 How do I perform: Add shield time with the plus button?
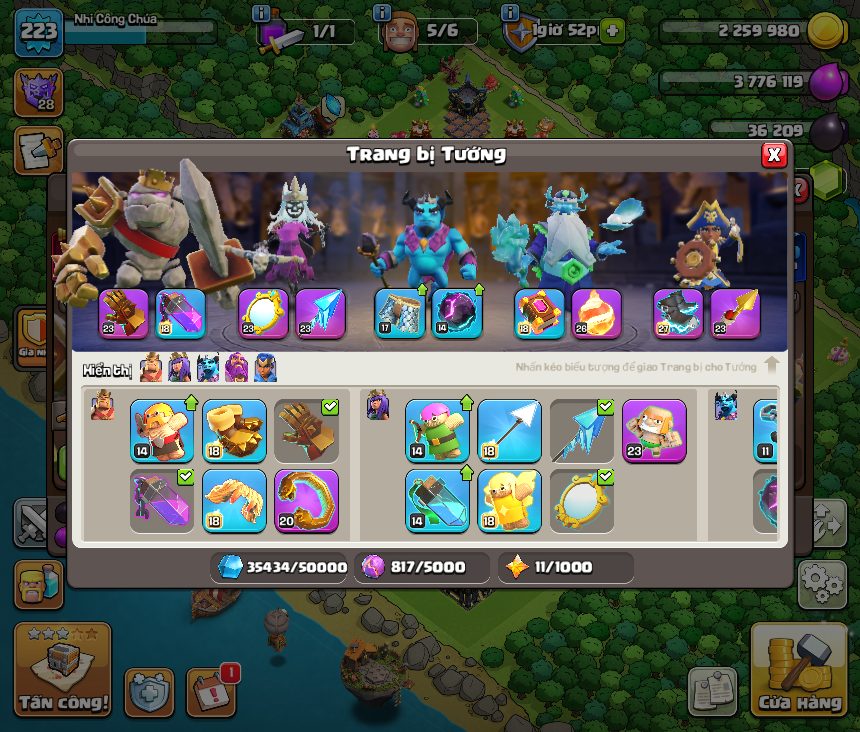tap(611, 31)
